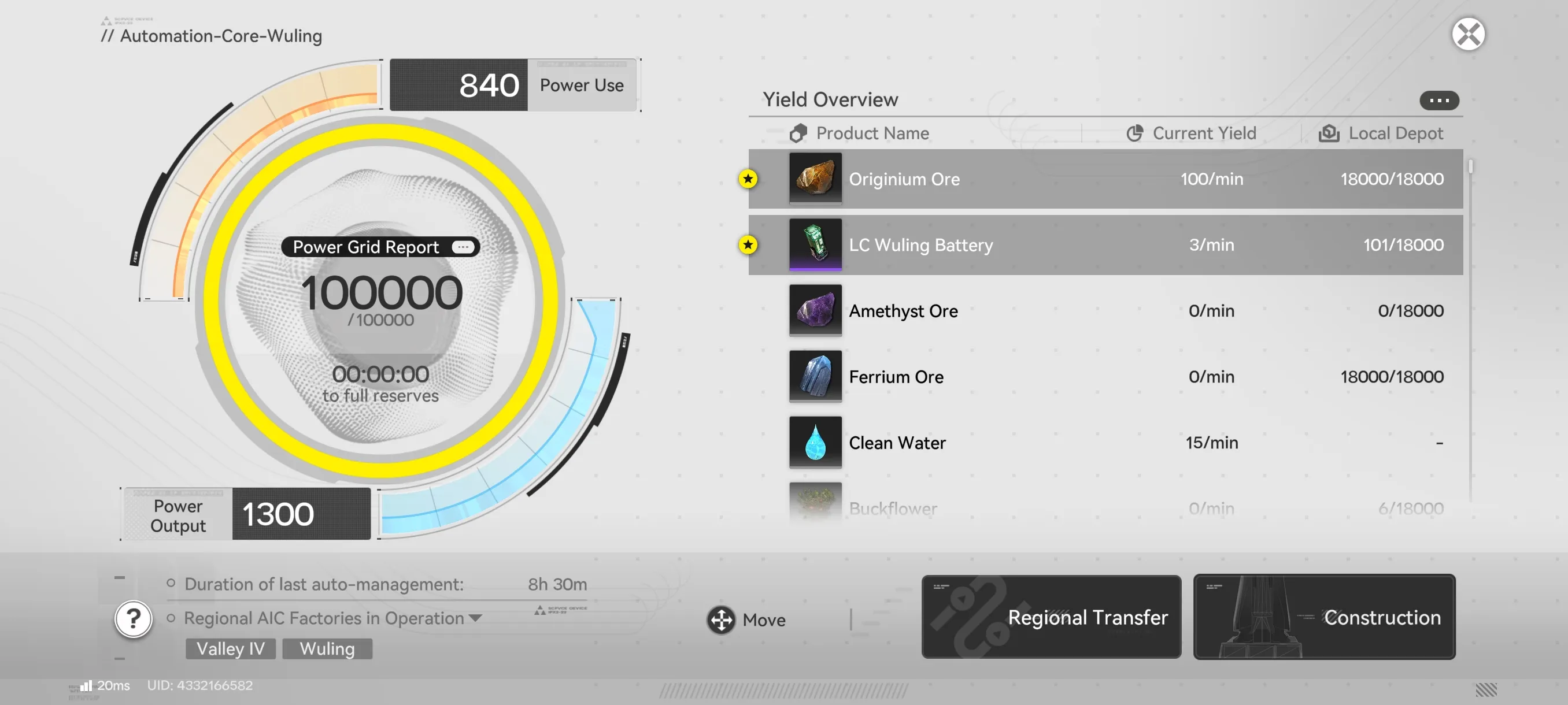
Task: Expand Regional AIC Factories in Operation dropdown
Action: 475,618
